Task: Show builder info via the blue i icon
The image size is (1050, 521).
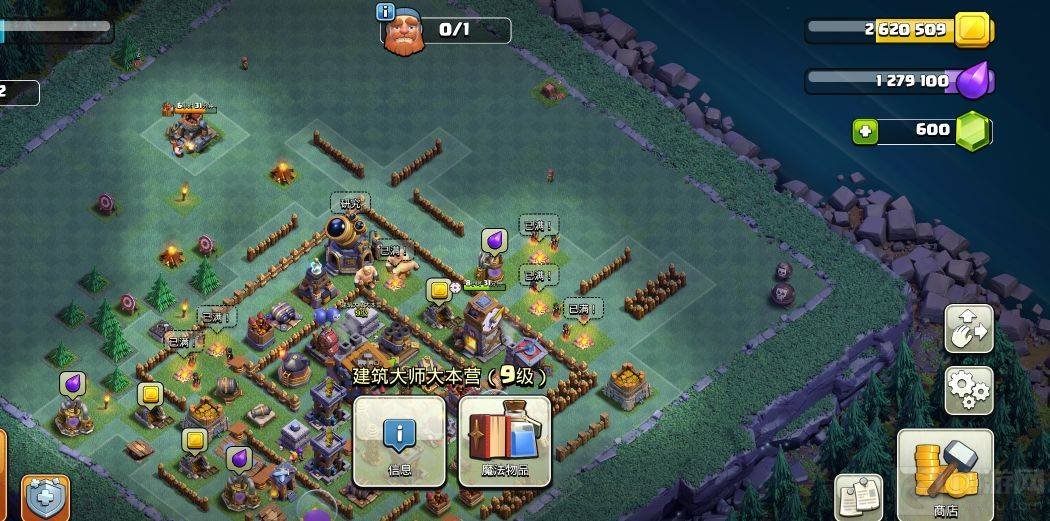Action: (x=385, y=12)
